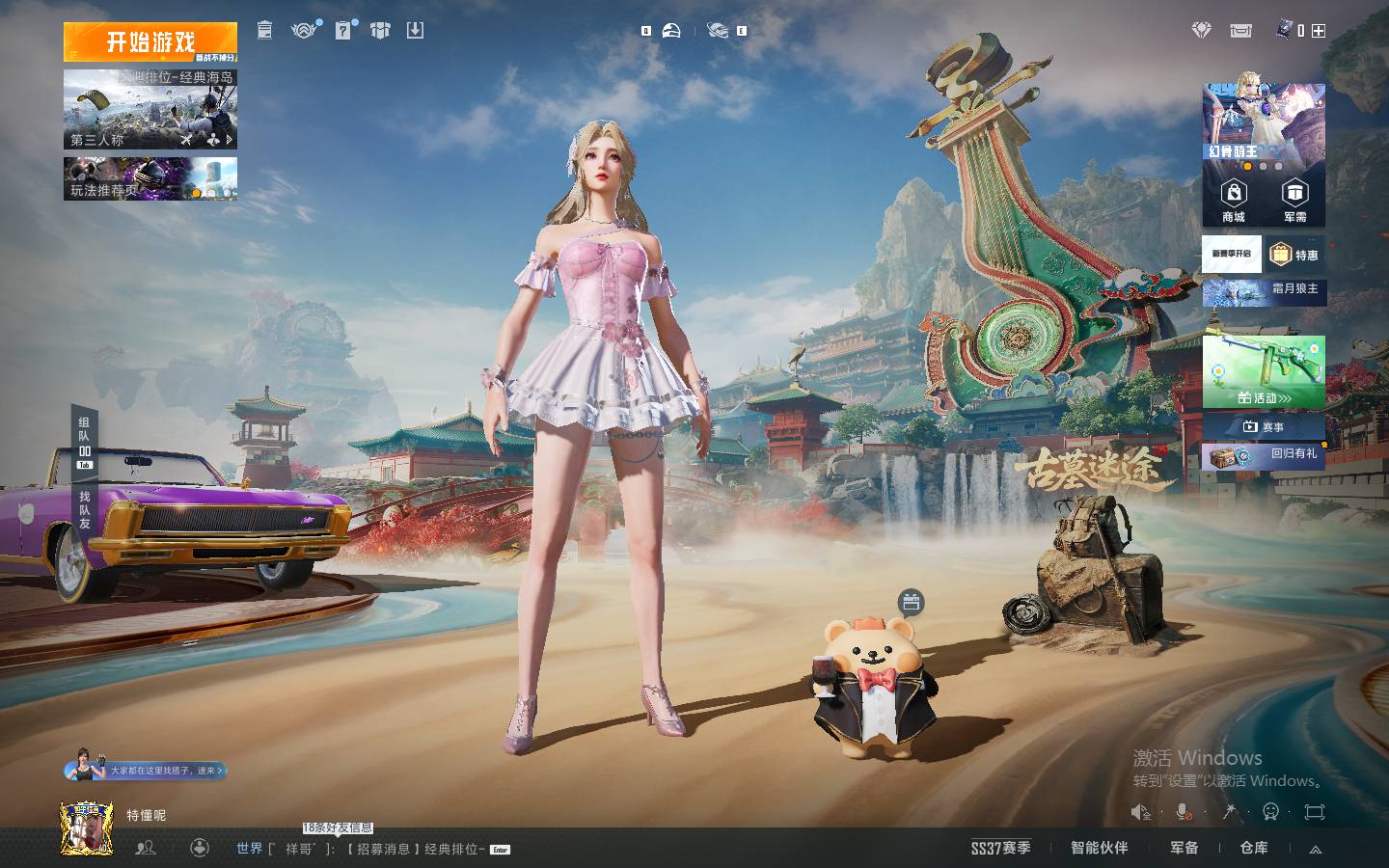
Task: Toggle the microphone icon
Action: (1184, 812)
